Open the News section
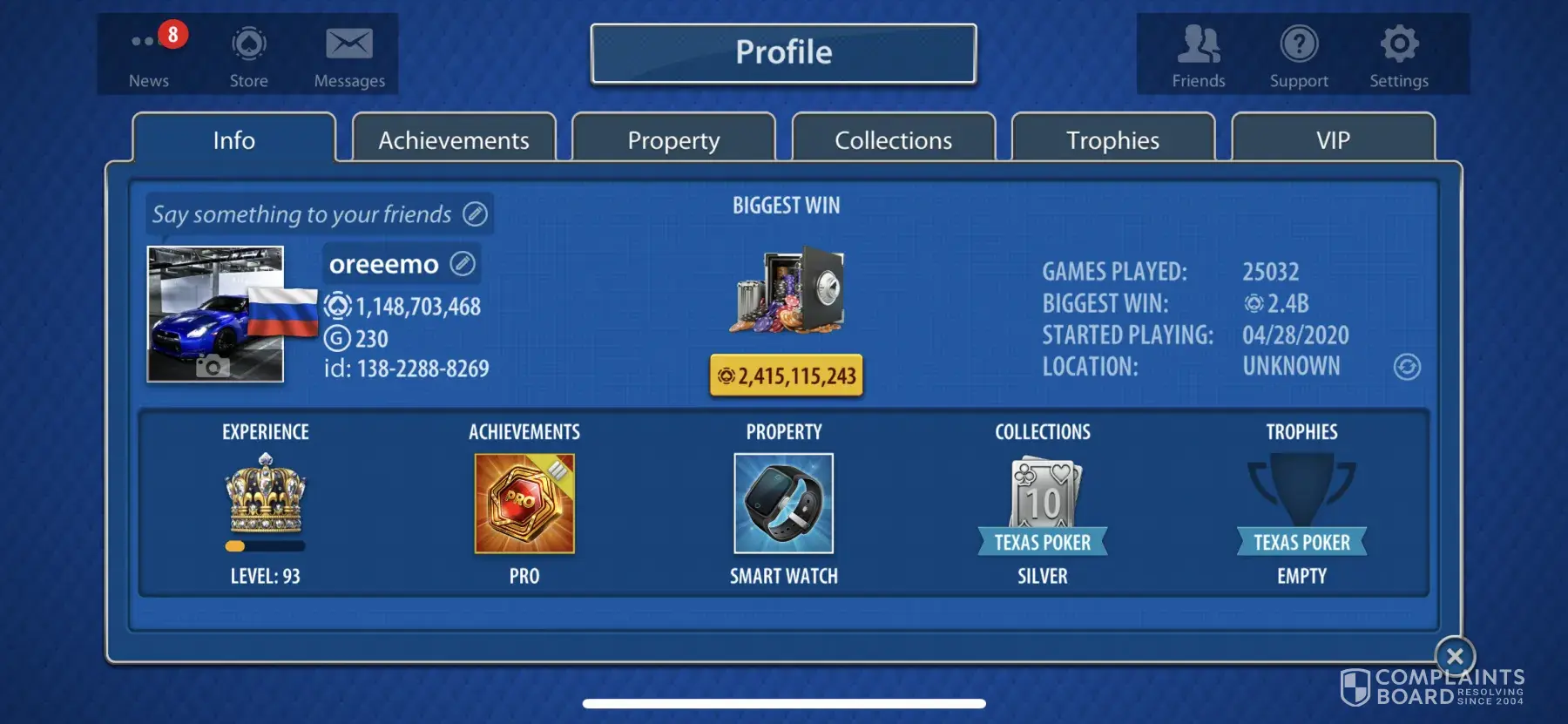 (150, 55)
